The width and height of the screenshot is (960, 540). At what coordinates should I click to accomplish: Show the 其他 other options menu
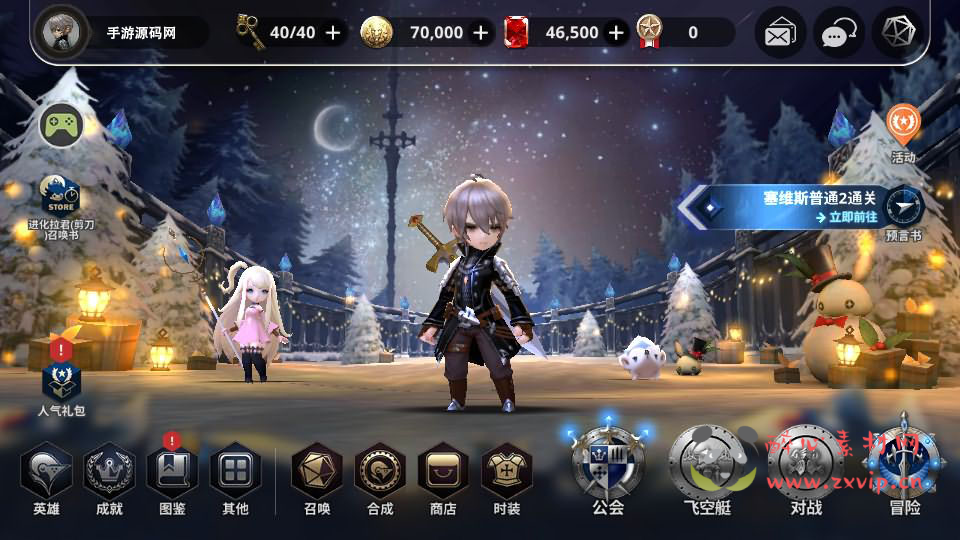[x=235, y=473]
